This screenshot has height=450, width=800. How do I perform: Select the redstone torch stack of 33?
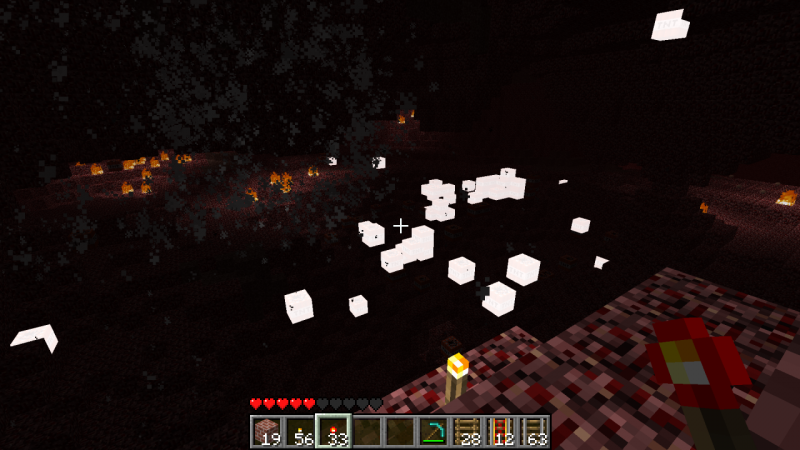point(333,431)
